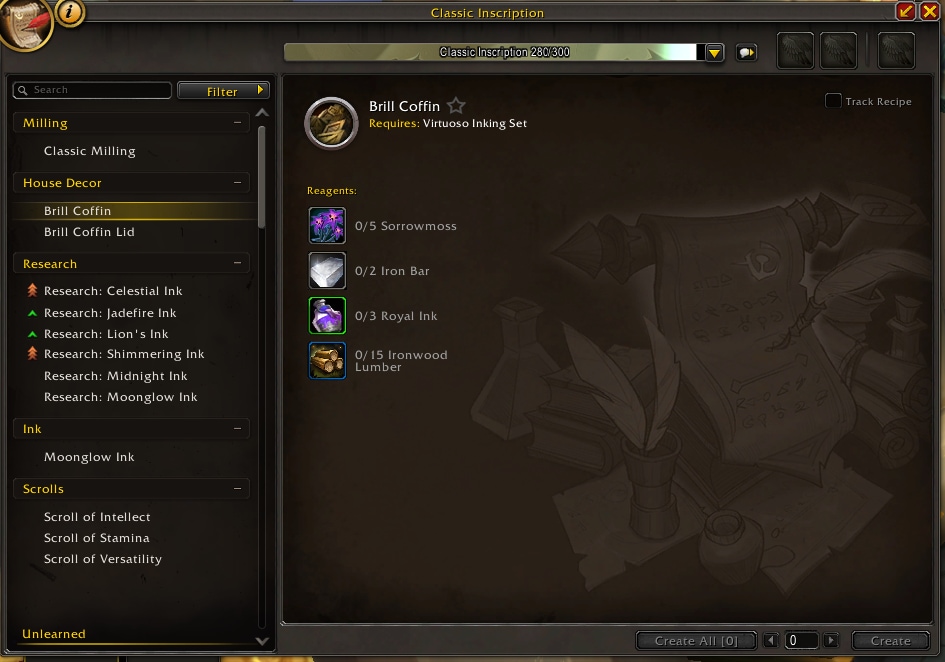
Task: Collapse the House Decor category
Action: [237, 183]
